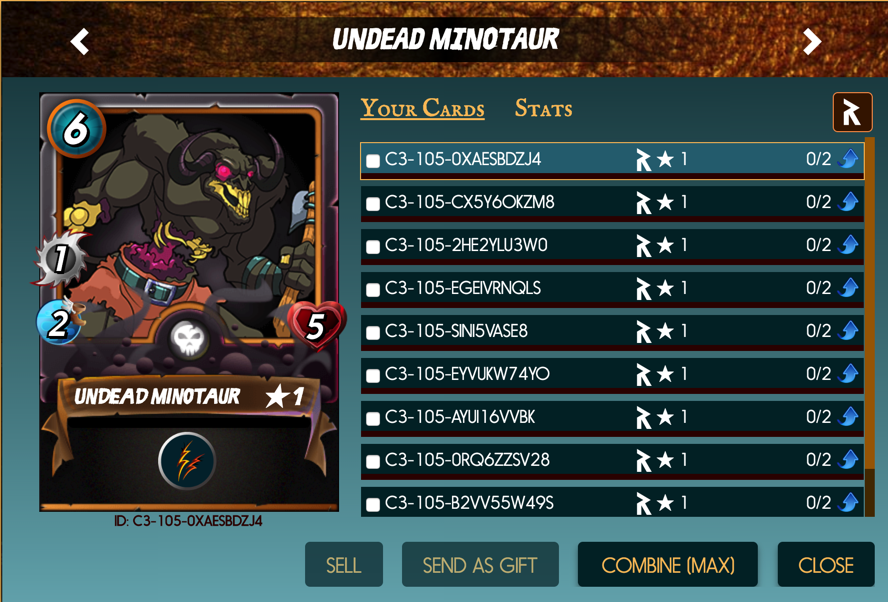This screenshot has width=888, height=602.
Task: Close the Undead Minotaur window
Action: point(825,565)
